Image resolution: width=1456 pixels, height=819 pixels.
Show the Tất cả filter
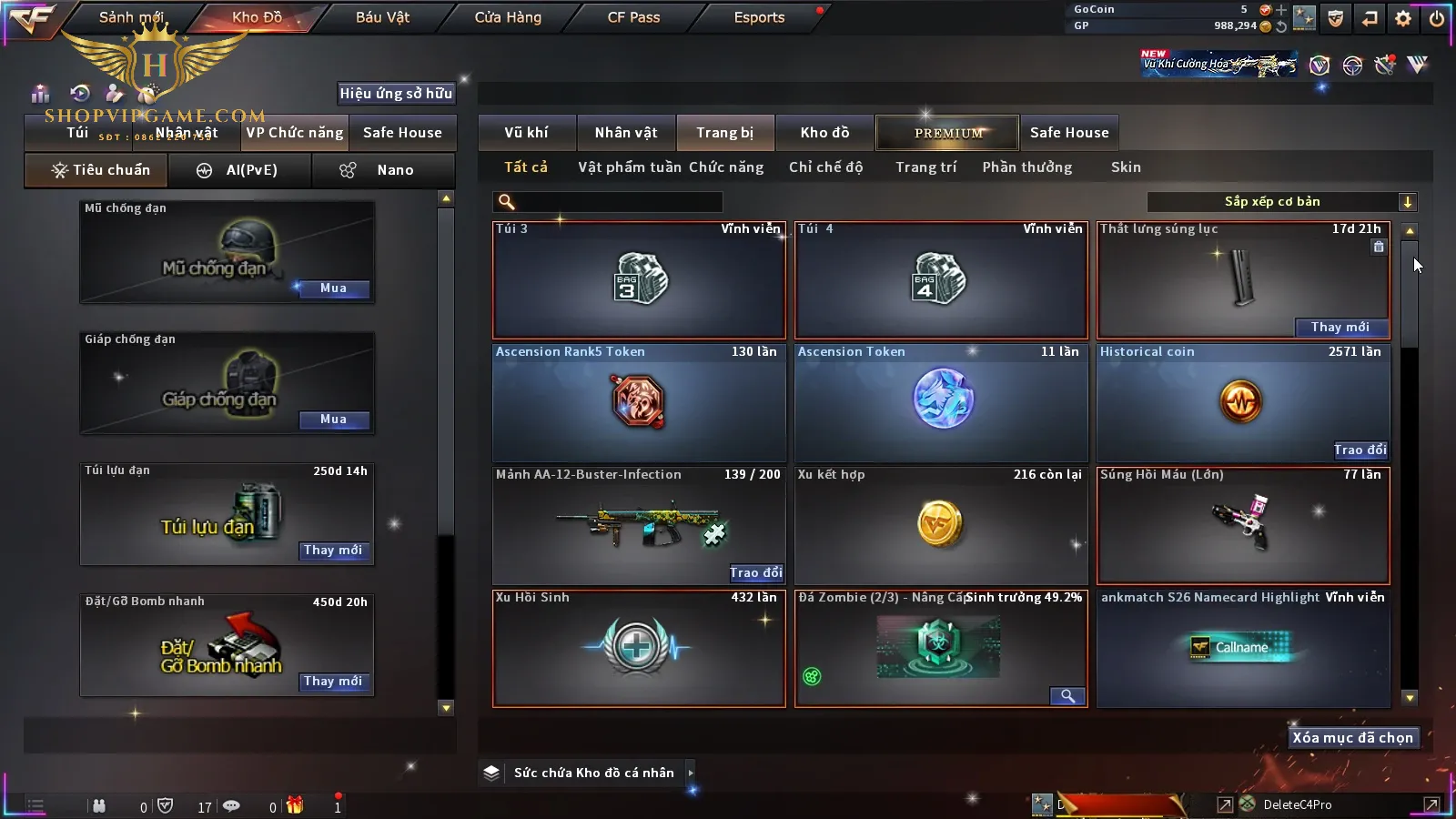click(526, 167)
